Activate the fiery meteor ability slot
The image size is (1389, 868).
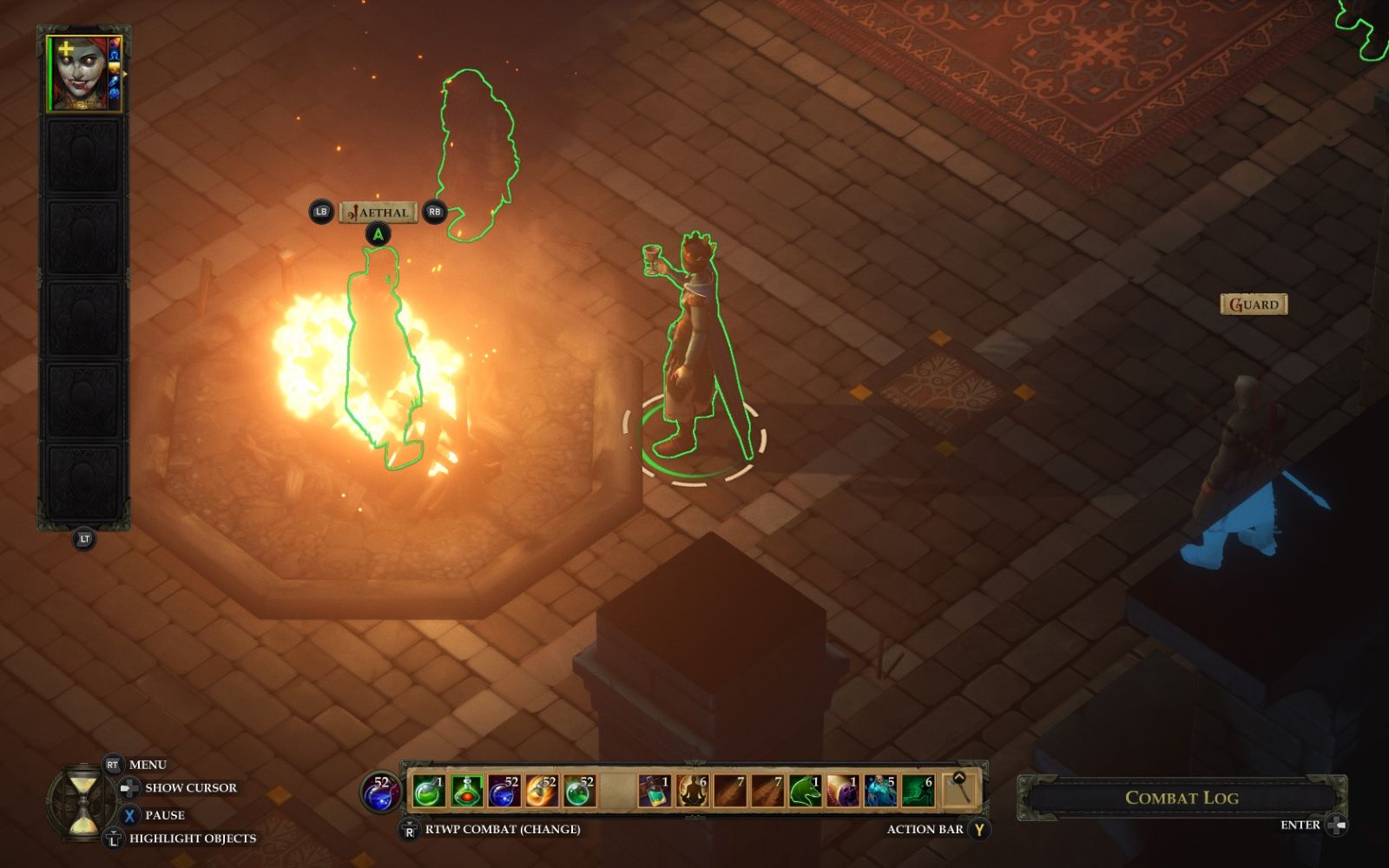[542, 791]
